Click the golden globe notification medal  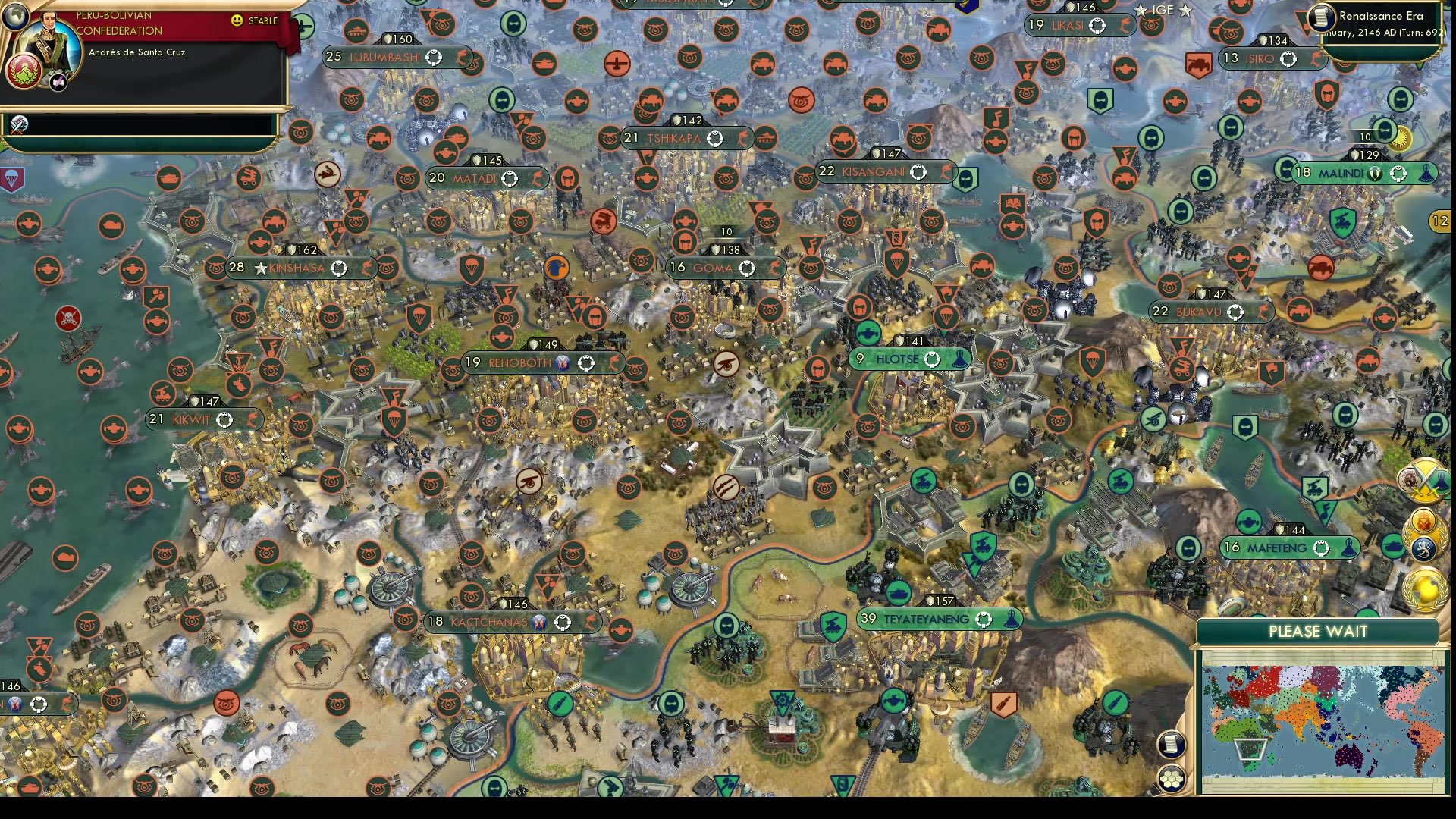tap(1424, 590)
